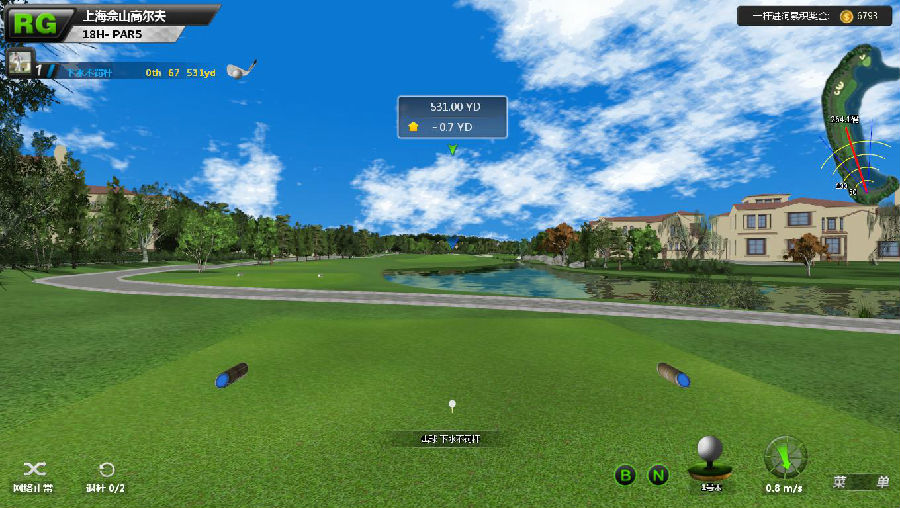This screenshot has width=900, height=508.
Task: Click the golf club and ball icon
Action: tap(241, 70)
